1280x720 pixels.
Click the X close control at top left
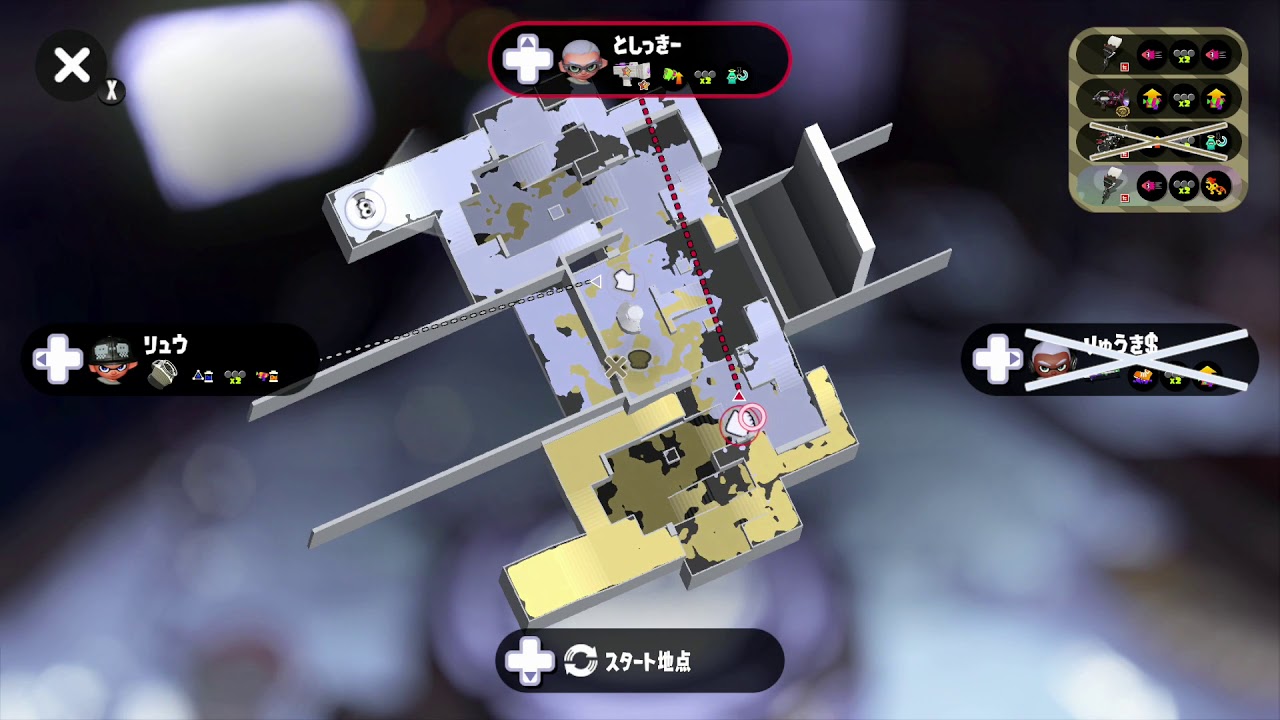(x=70, y=65)
